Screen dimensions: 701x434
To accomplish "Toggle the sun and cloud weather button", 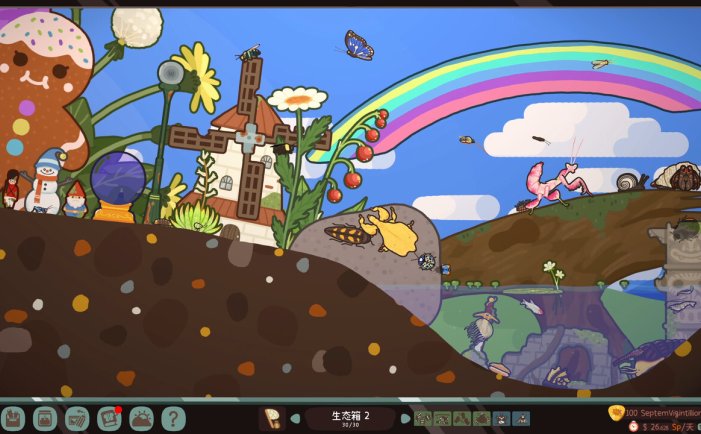I will pos(141,418).
